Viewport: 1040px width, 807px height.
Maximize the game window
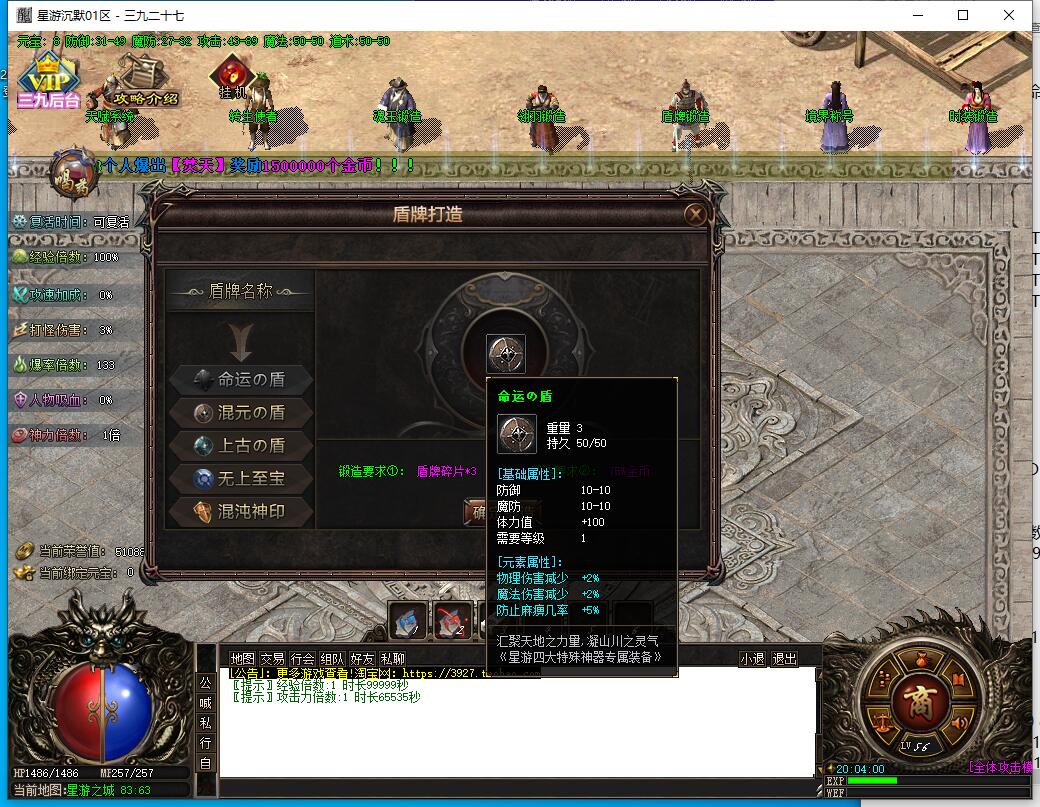coord(963,15)
